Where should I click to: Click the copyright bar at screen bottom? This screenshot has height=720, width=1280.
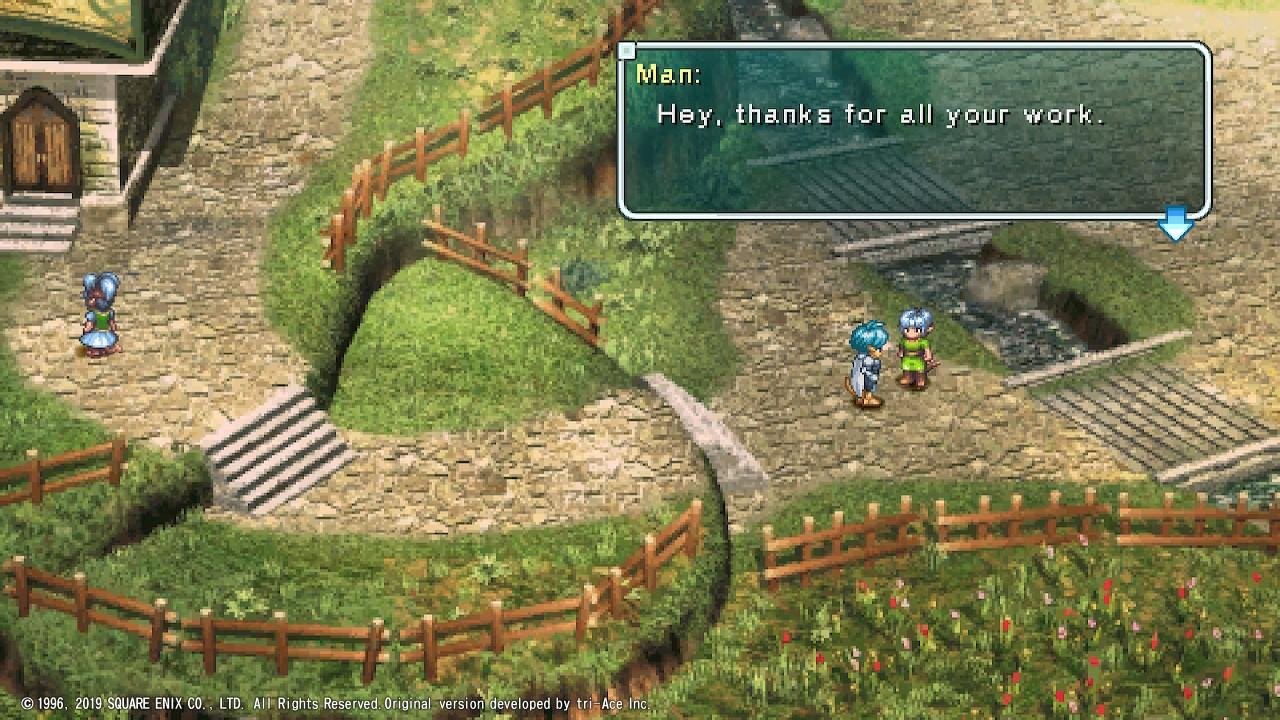(x=330, y=703)
